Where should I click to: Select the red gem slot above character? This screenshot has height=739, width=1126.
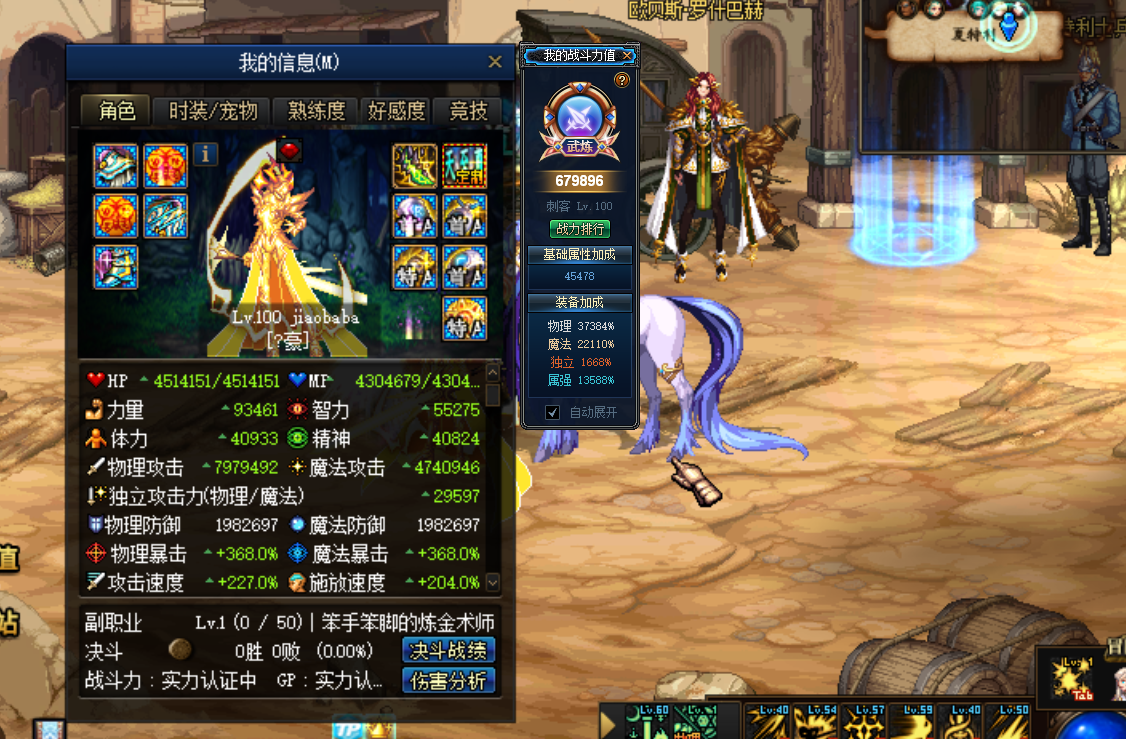point(289,149)
